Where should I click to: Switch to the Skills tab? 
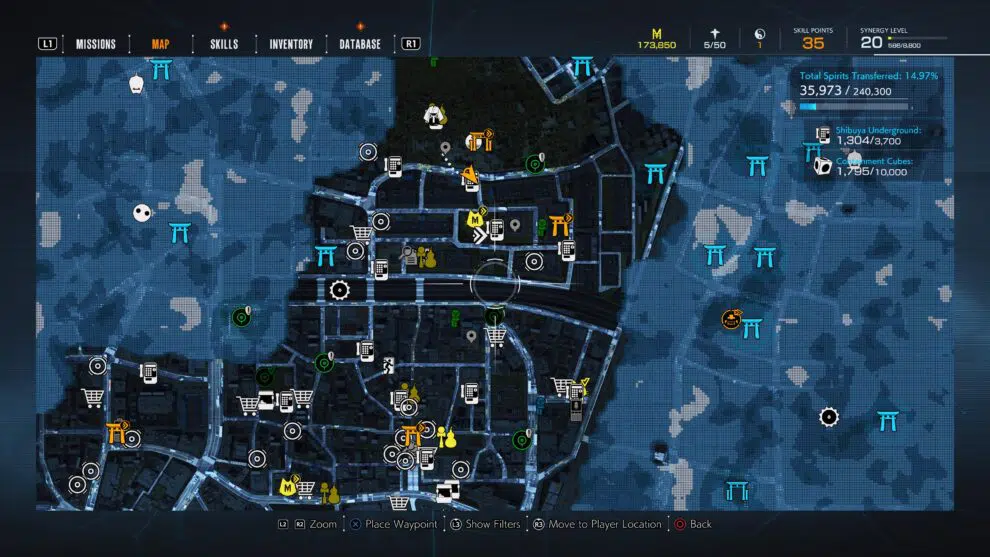coord(224,44)
